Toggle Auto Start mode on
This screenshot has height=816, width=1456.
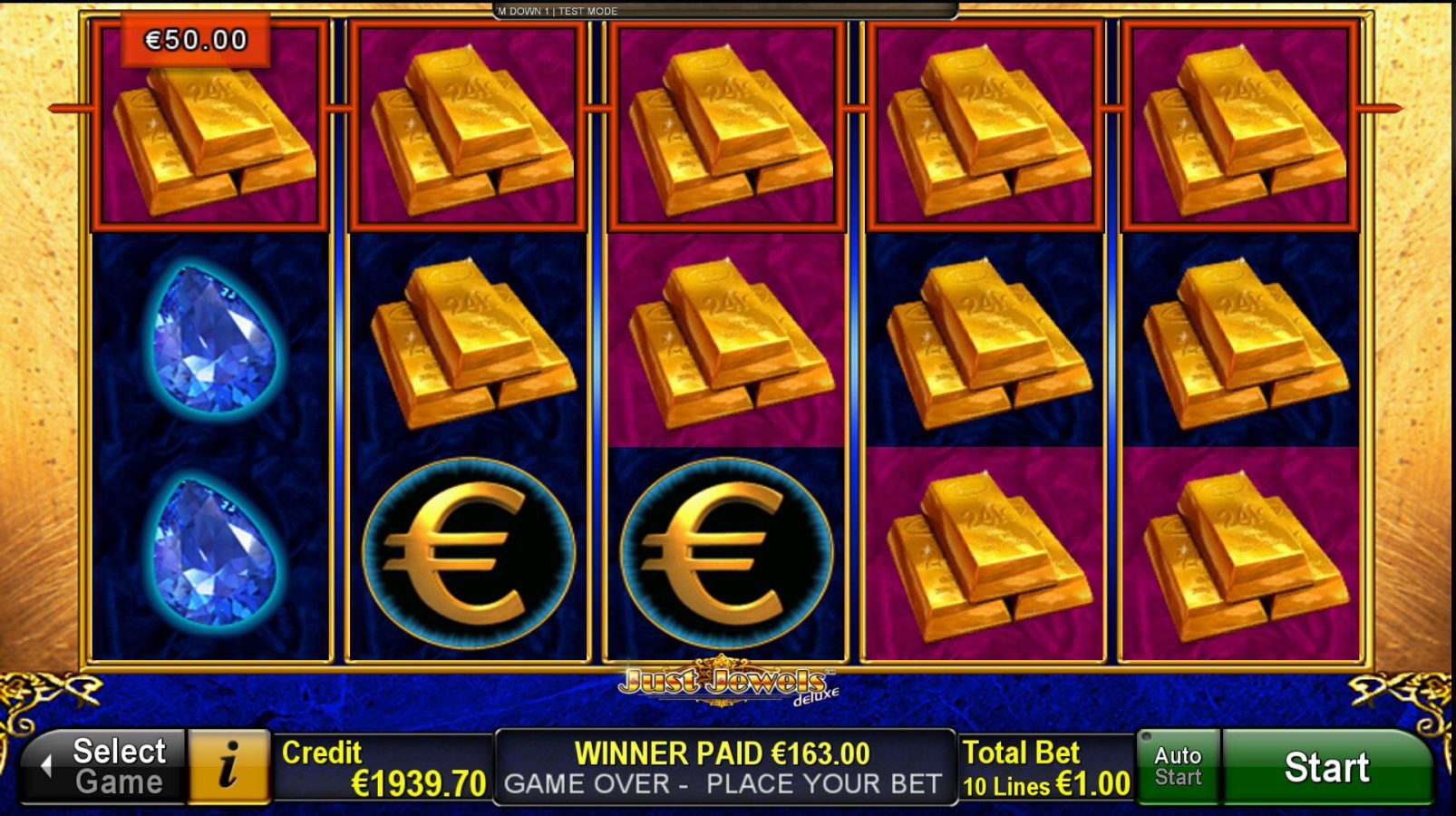[1178, 766]
